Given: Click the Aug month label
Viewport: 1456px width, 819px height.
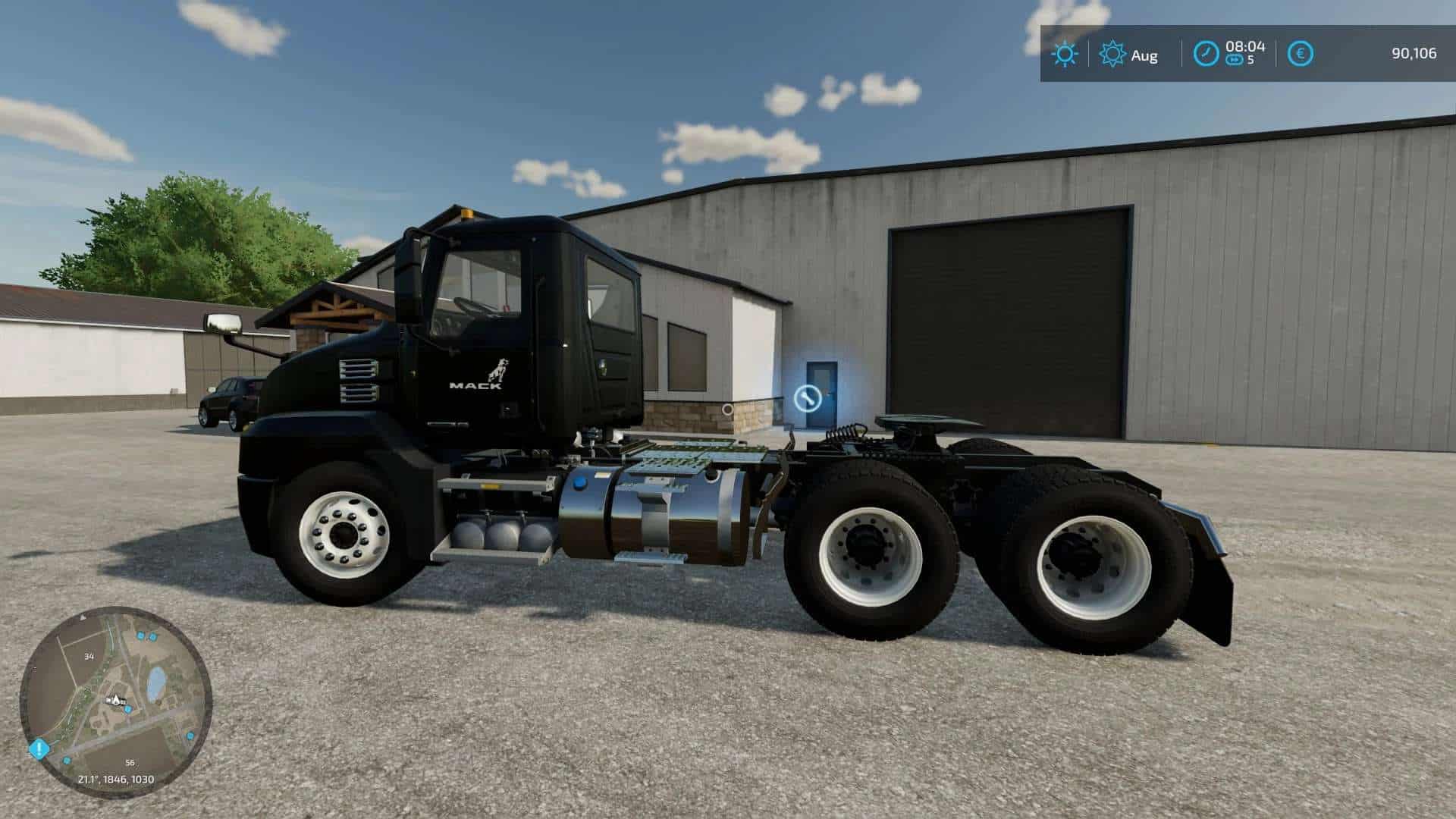Looking at the screenshot, I should pos(1144,55).
